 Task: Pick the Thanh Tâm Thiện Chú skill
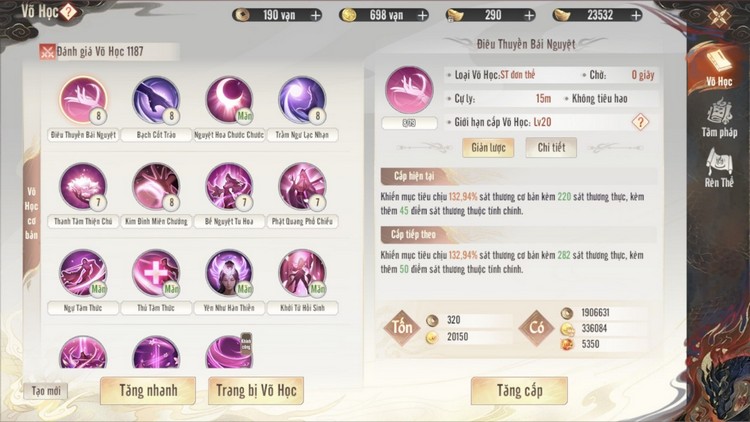tap(83, 186)
